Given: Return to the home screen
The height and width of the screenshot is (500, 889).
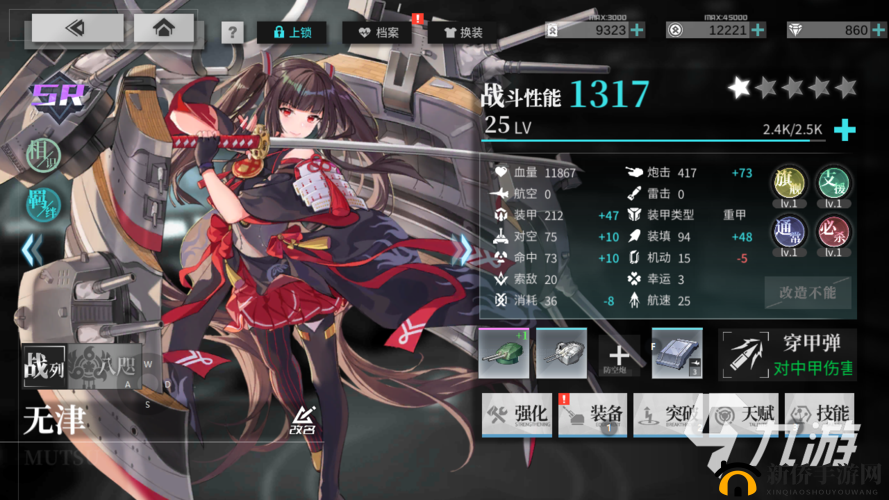Looking at the screenshot, I should (161, 29).
